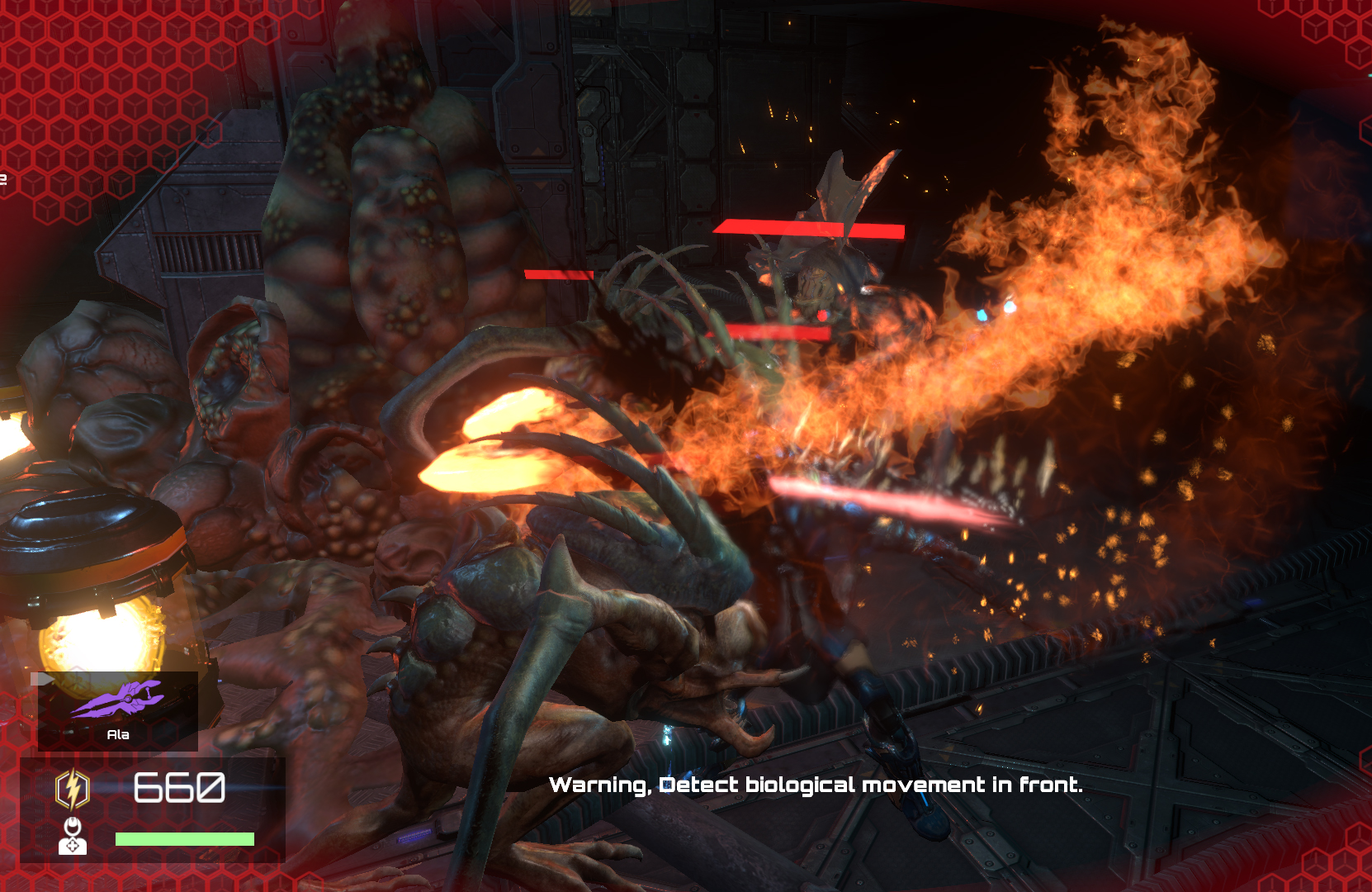Click the small red health bar left of center
1372x892 pixels.
[x=557, y=274]
